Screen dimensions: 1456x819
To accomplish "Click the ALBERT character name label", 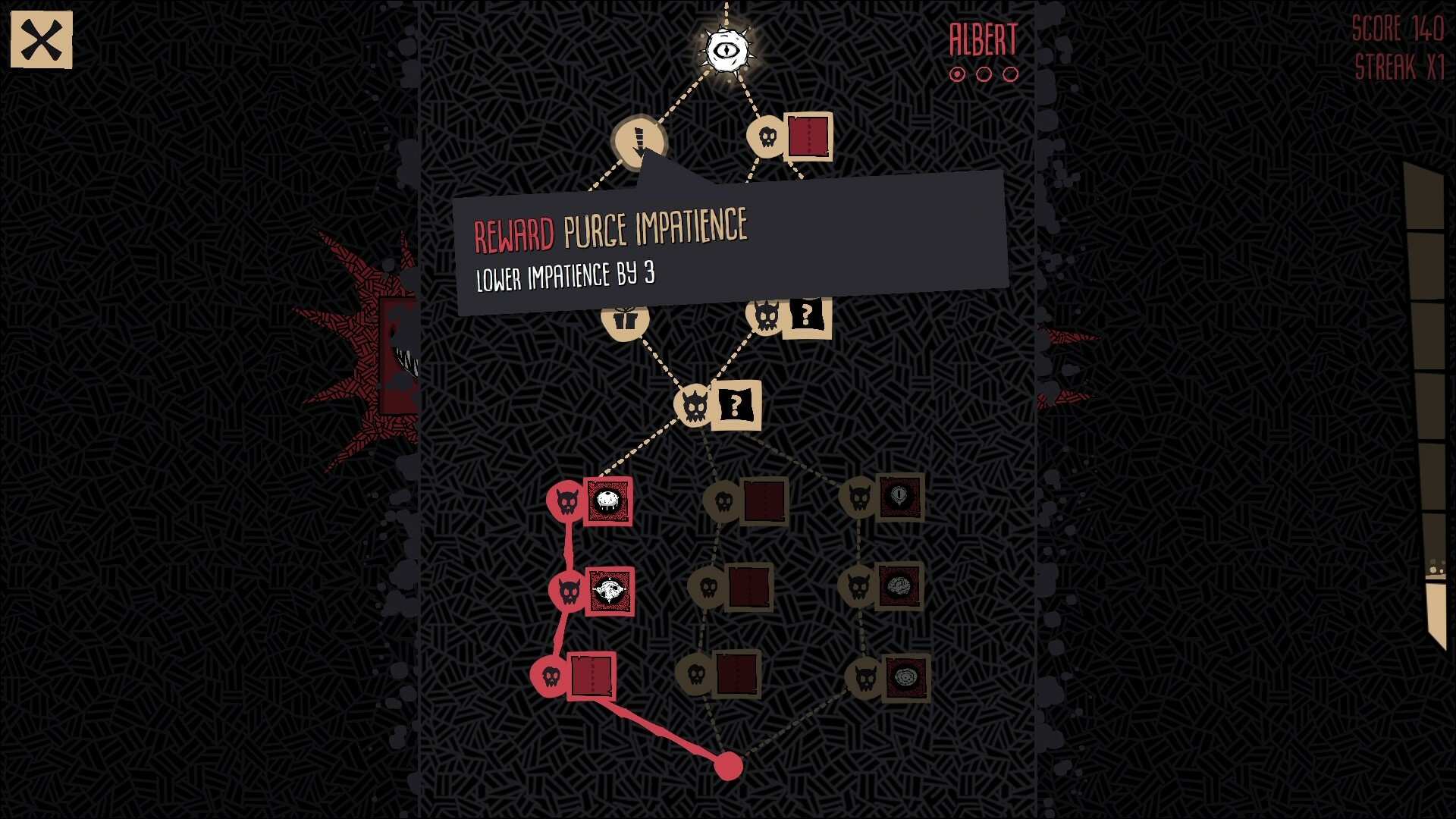I will 981,39.
